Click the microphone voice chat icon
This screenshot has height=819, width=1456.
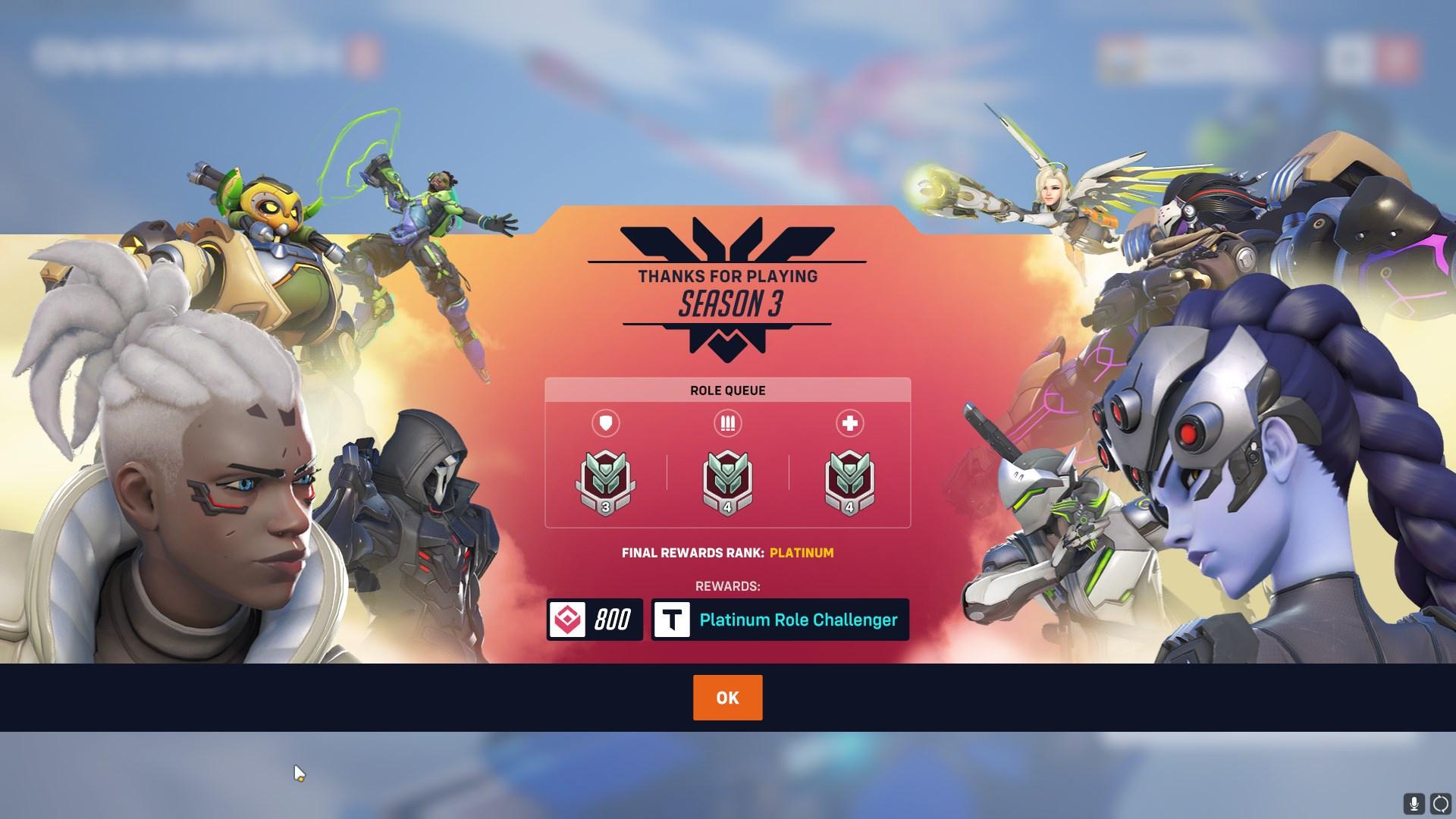(1415, 803)
